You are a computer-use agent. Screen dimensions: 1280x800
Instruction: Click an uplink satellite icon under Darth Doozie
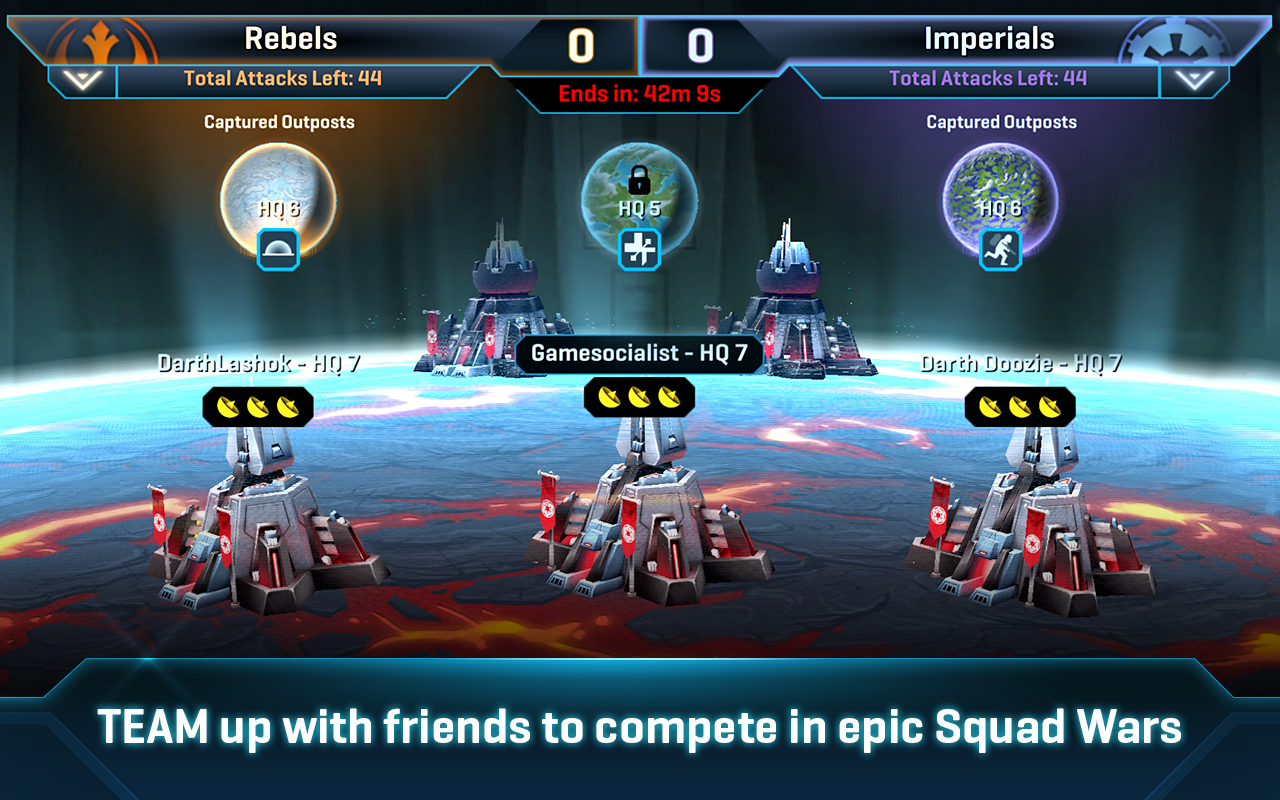coord(1020,406)
